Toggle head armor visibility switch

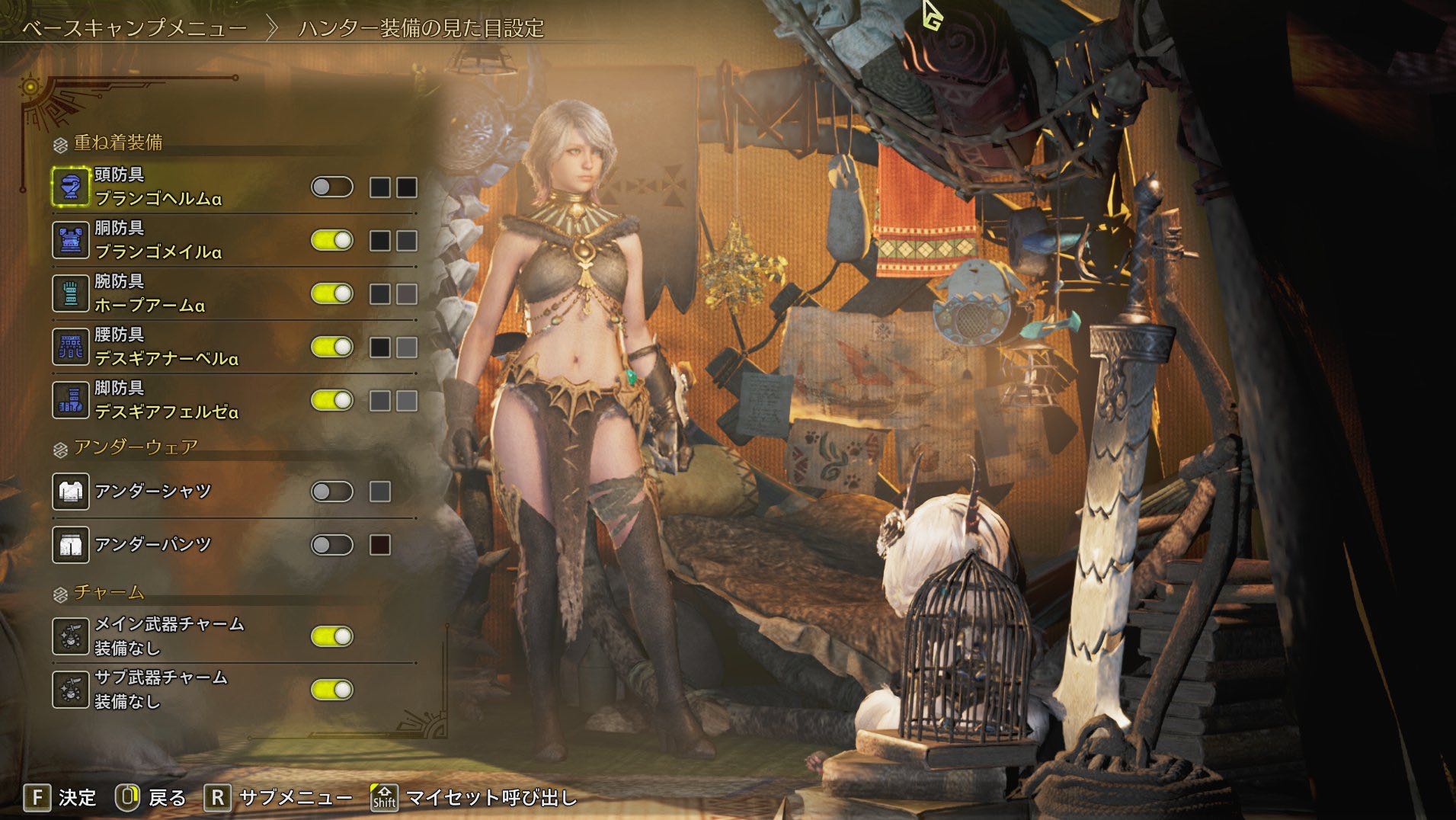click(x=332, y=187)
